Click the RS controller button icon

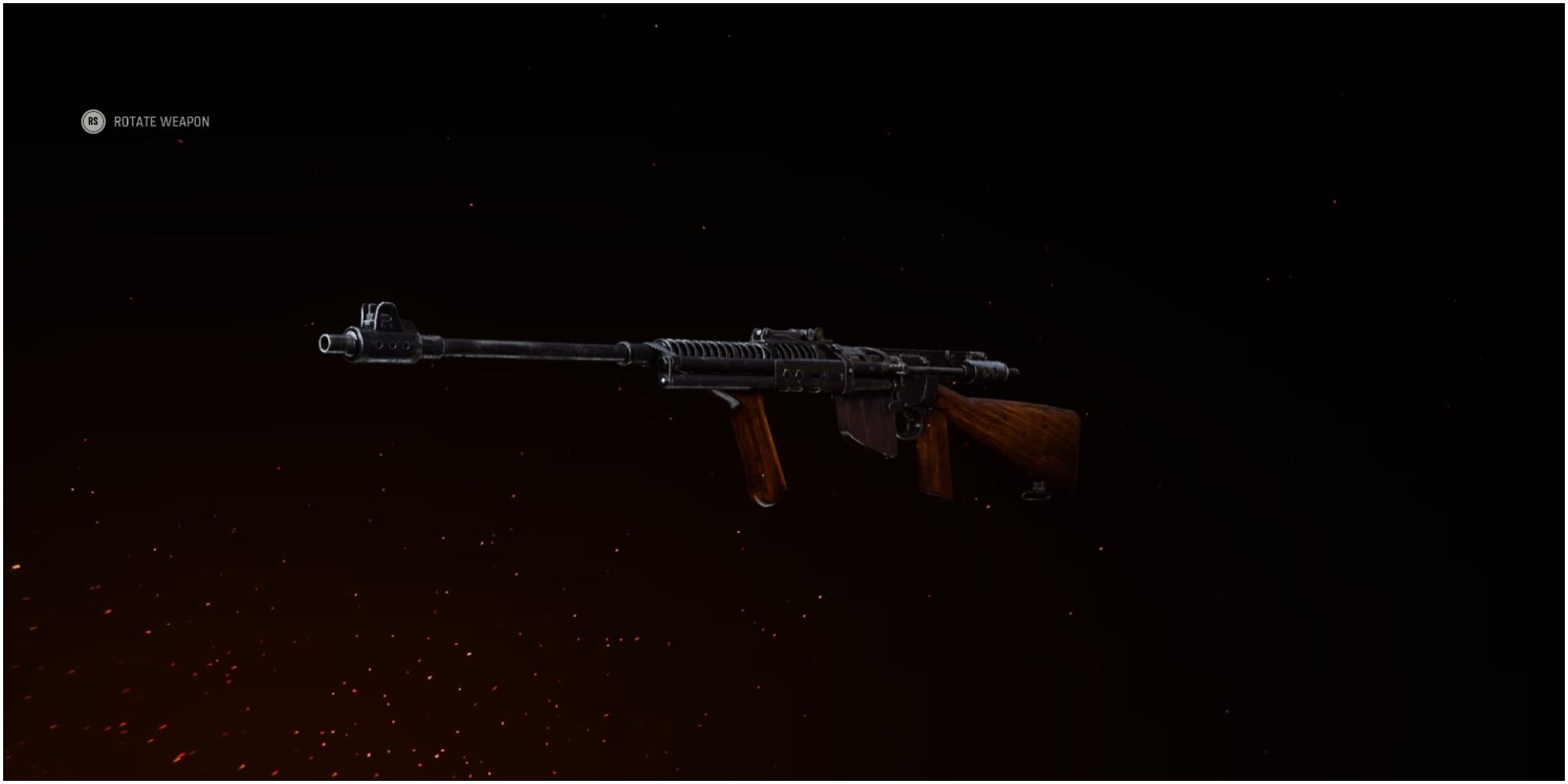coord(93,122)
